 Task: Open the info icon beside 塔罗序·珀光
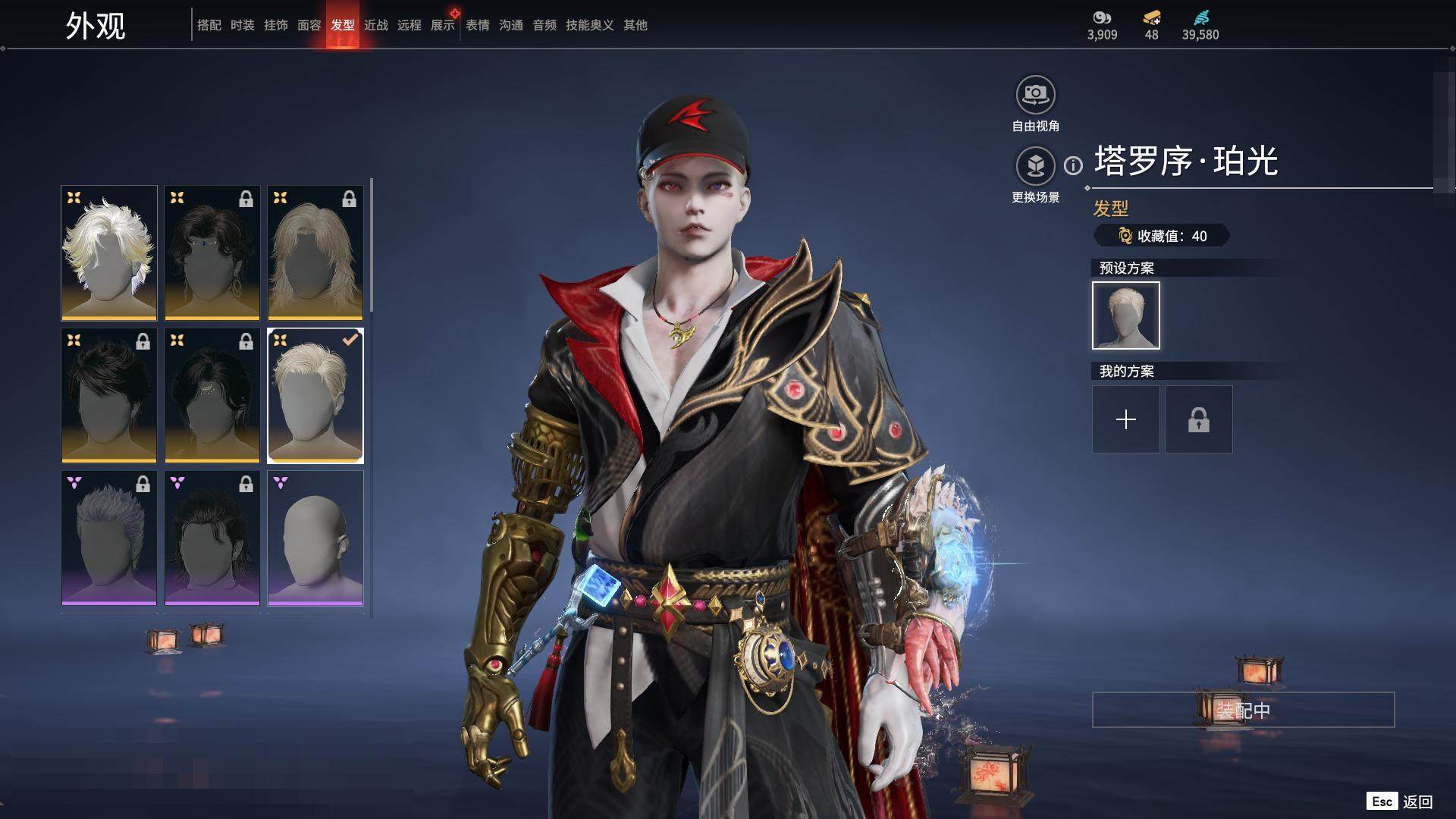[1073, 165]
